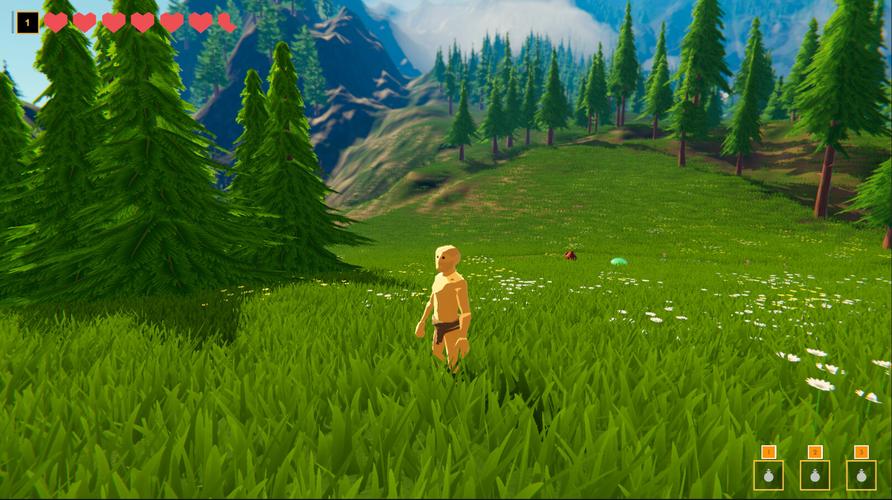Select the potion slot labeled 1
This screenshot has width=892, height=500.
[768, 475]
